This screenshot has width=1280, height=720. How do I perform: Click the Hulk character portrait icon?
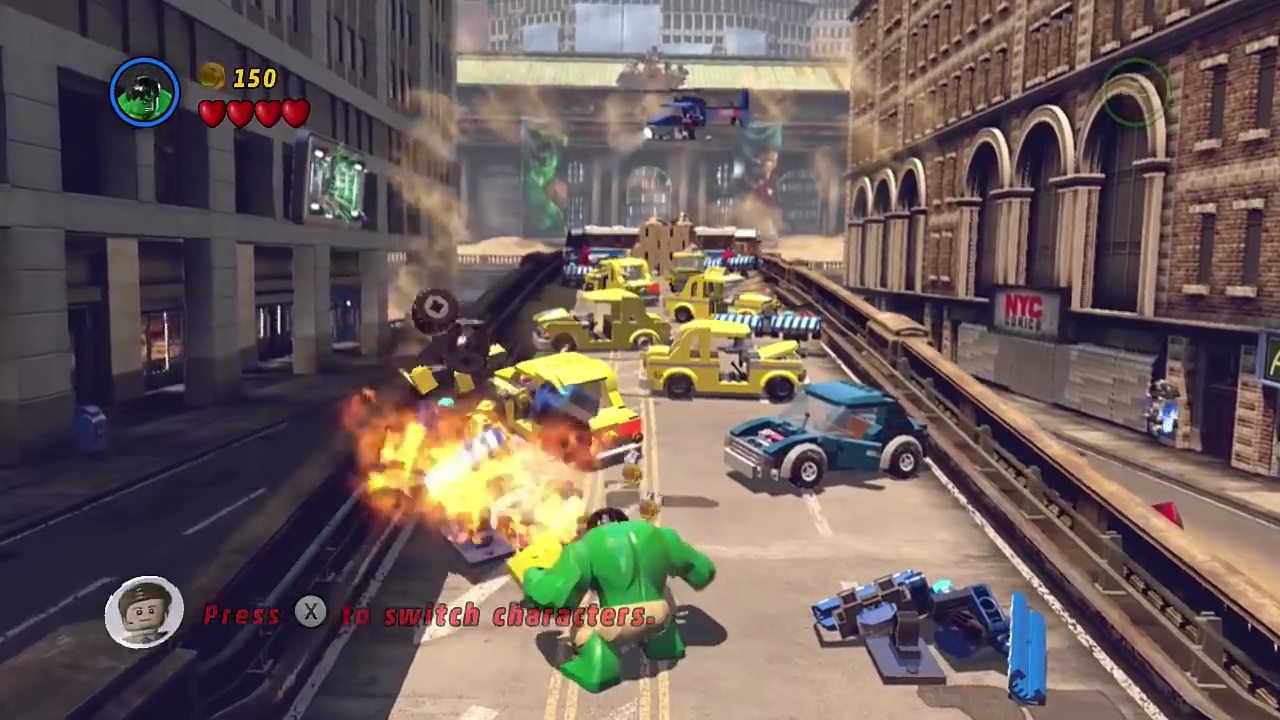coord(144,91)
